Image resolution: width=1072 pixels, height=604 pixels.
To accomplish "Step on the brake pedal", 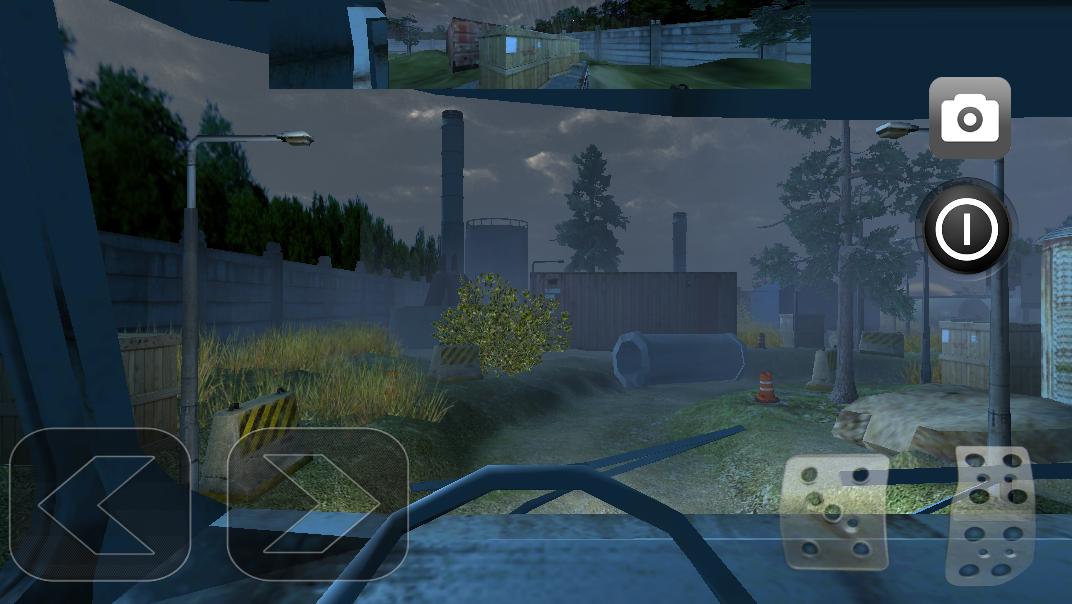I will pos(836,513).
